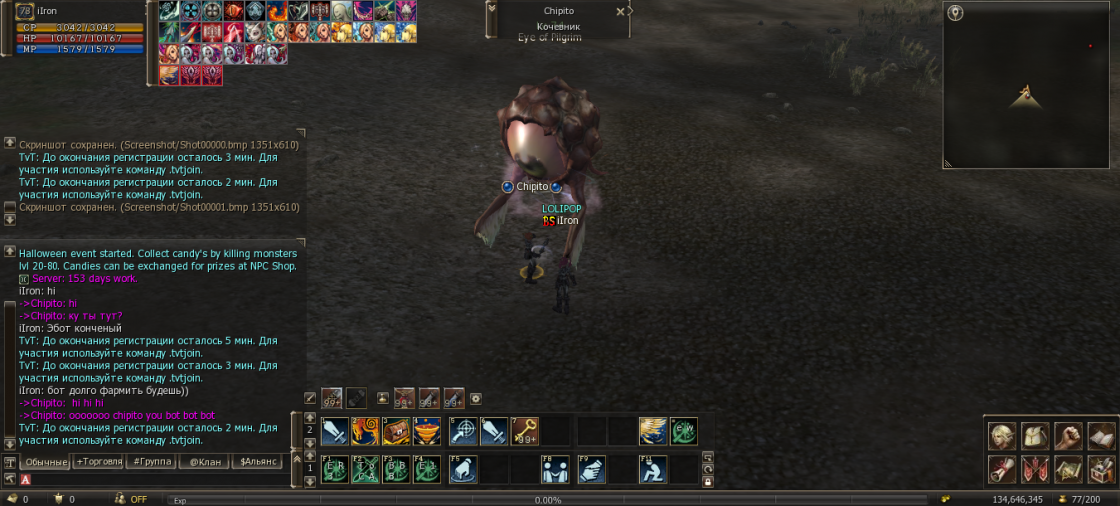Activate the treasure chest hotbar skill
The width and height of the screenshot is (1120, 506).
click(397, 431)
